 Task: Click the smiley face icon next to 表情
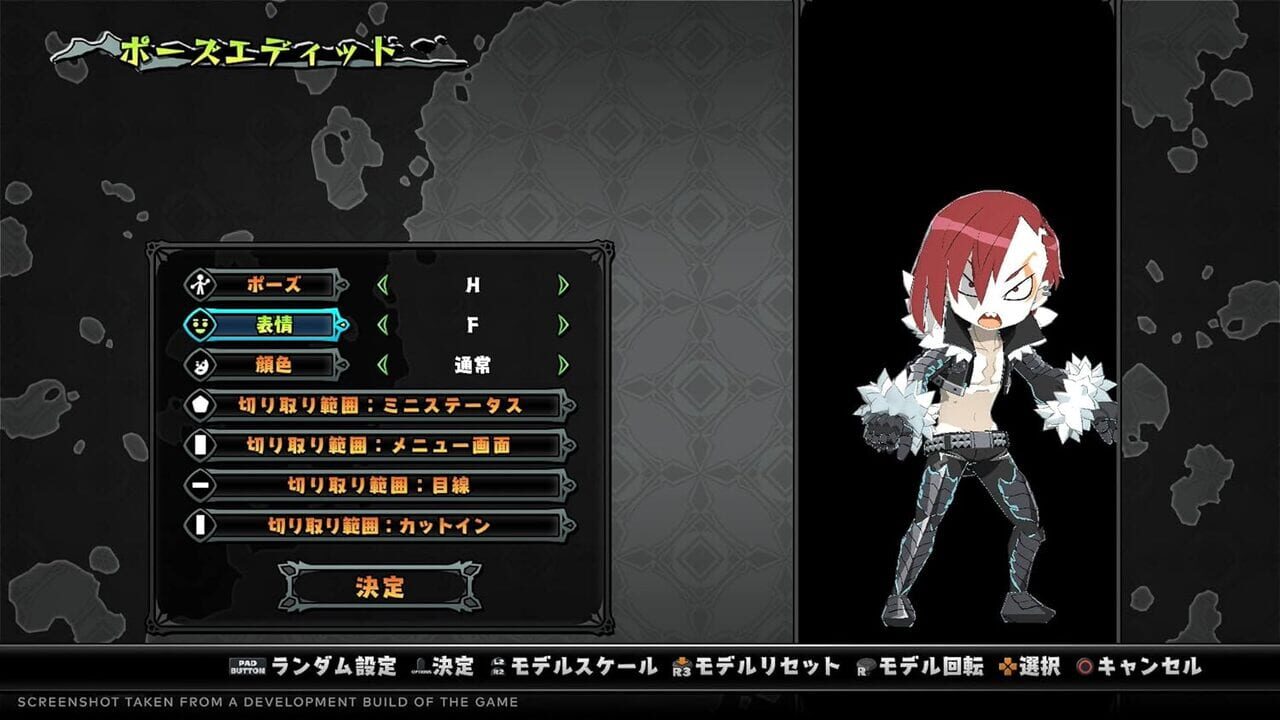click(199, 326)
